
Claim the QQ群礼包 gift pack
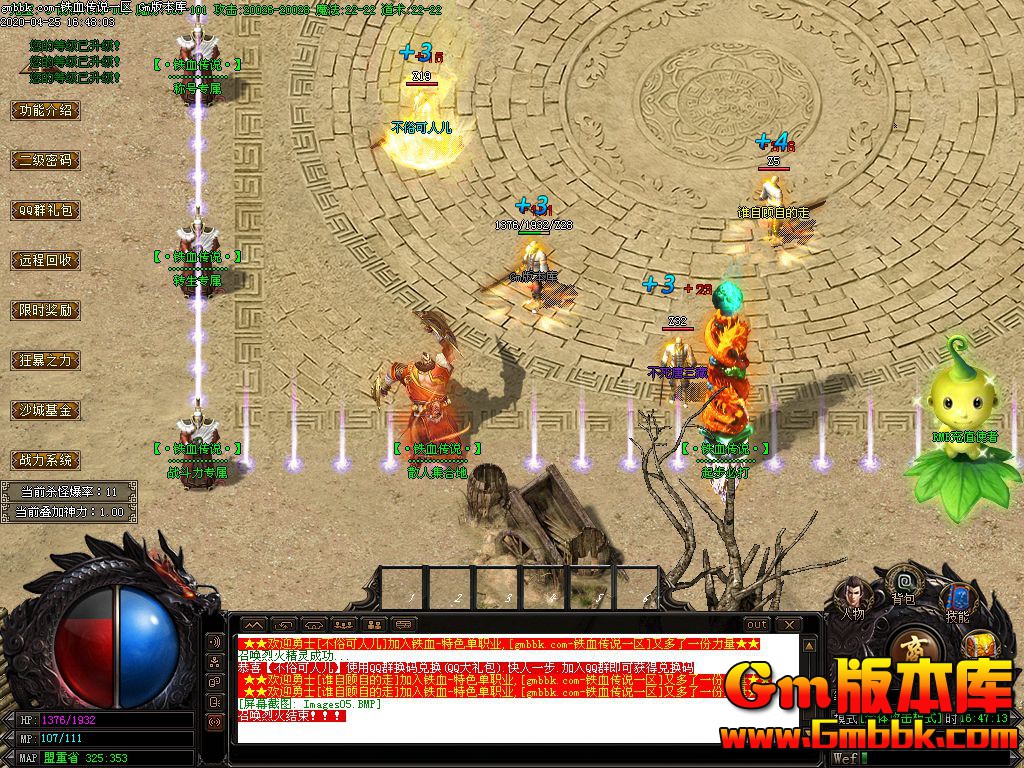tap(46, 210)
